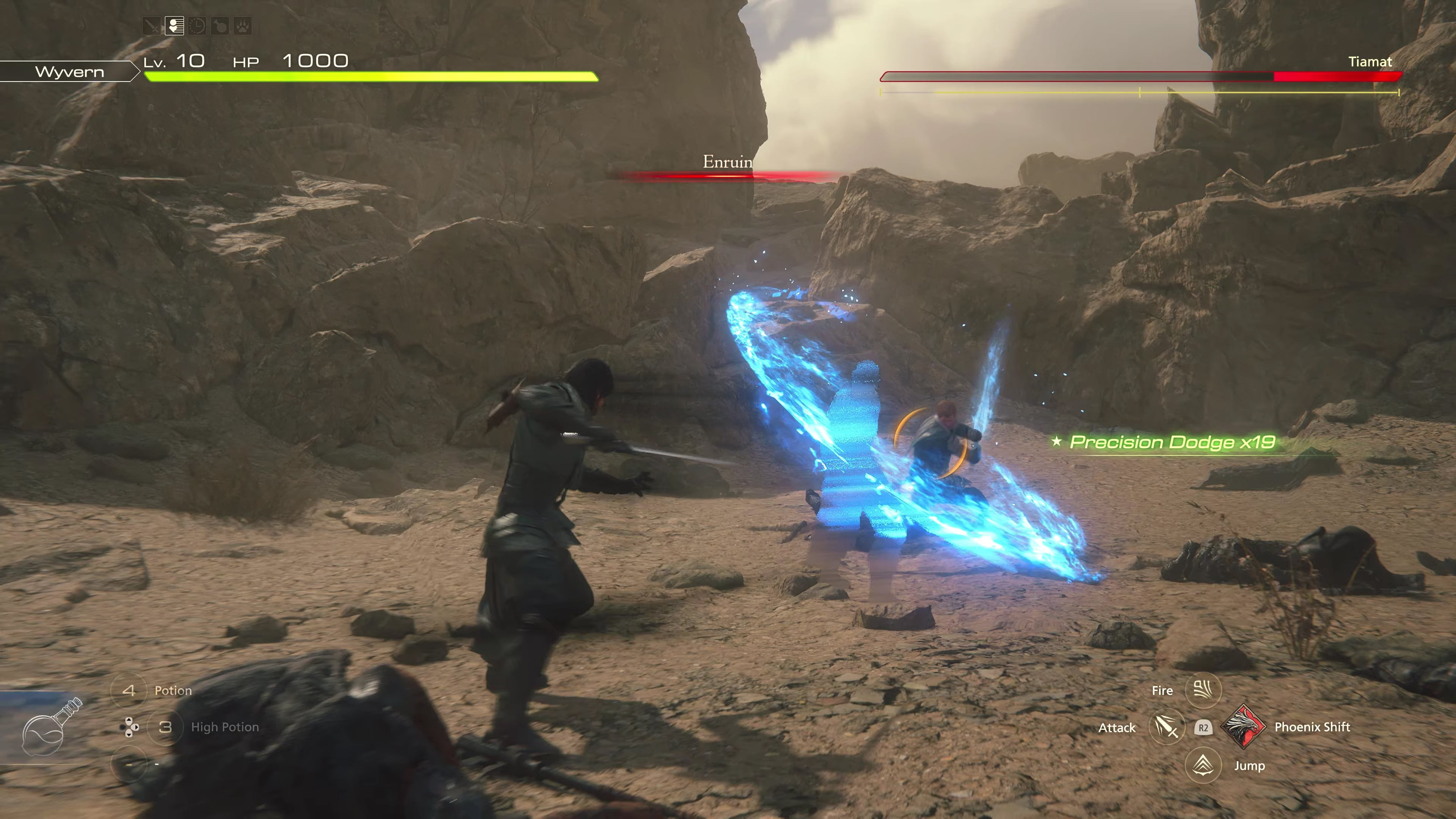Image resolution: width=1456 pixels, height=819 pixels.
Task: Select the sword Attack icon
Action: pyautogui.click(x=1167, y=727)
